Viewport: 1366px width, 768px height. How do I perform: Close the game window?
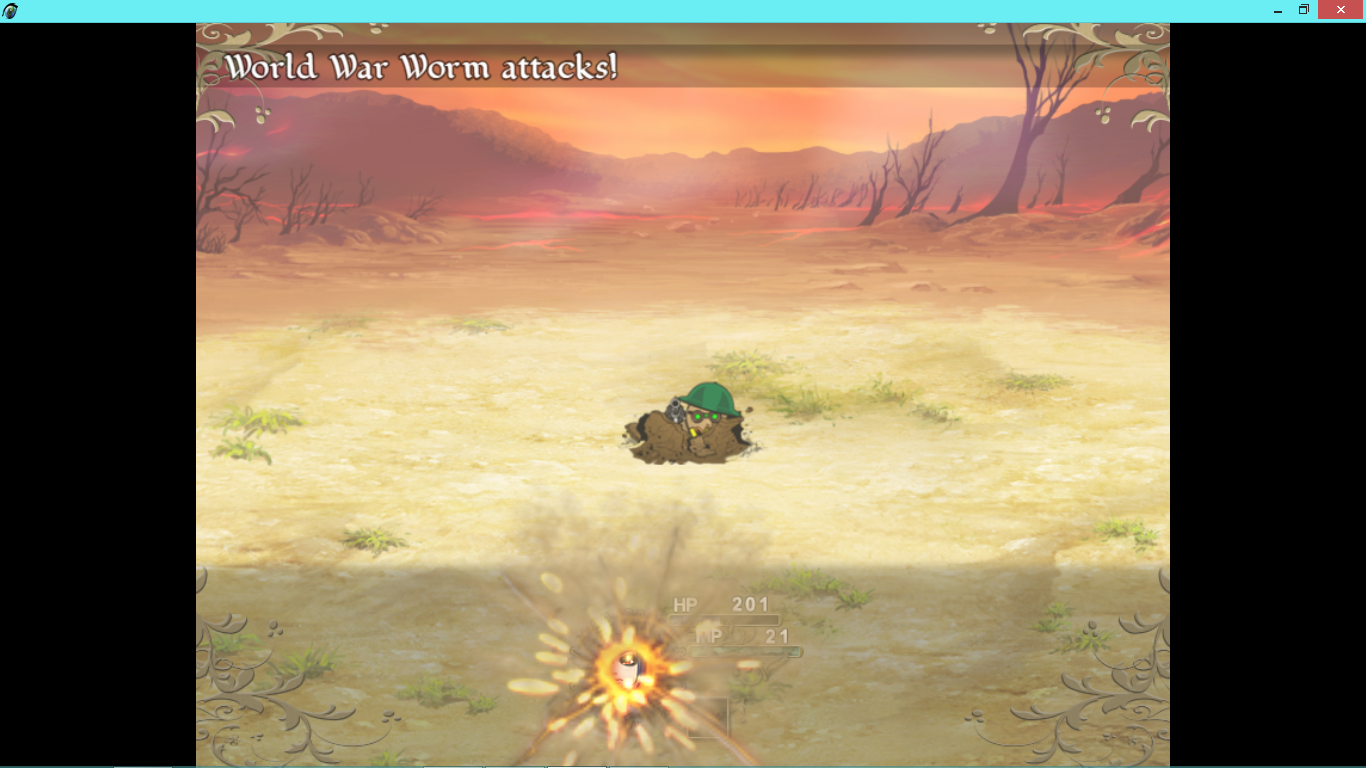1340,10
